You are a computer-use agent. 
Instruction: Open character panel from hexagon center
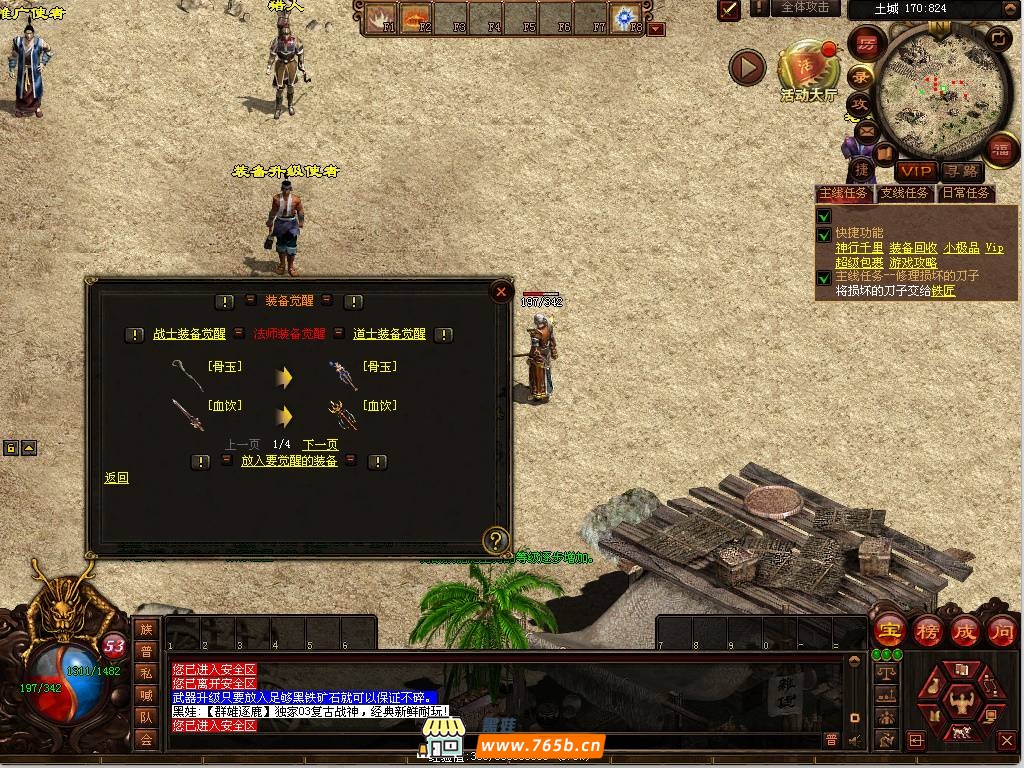point(963,701)
